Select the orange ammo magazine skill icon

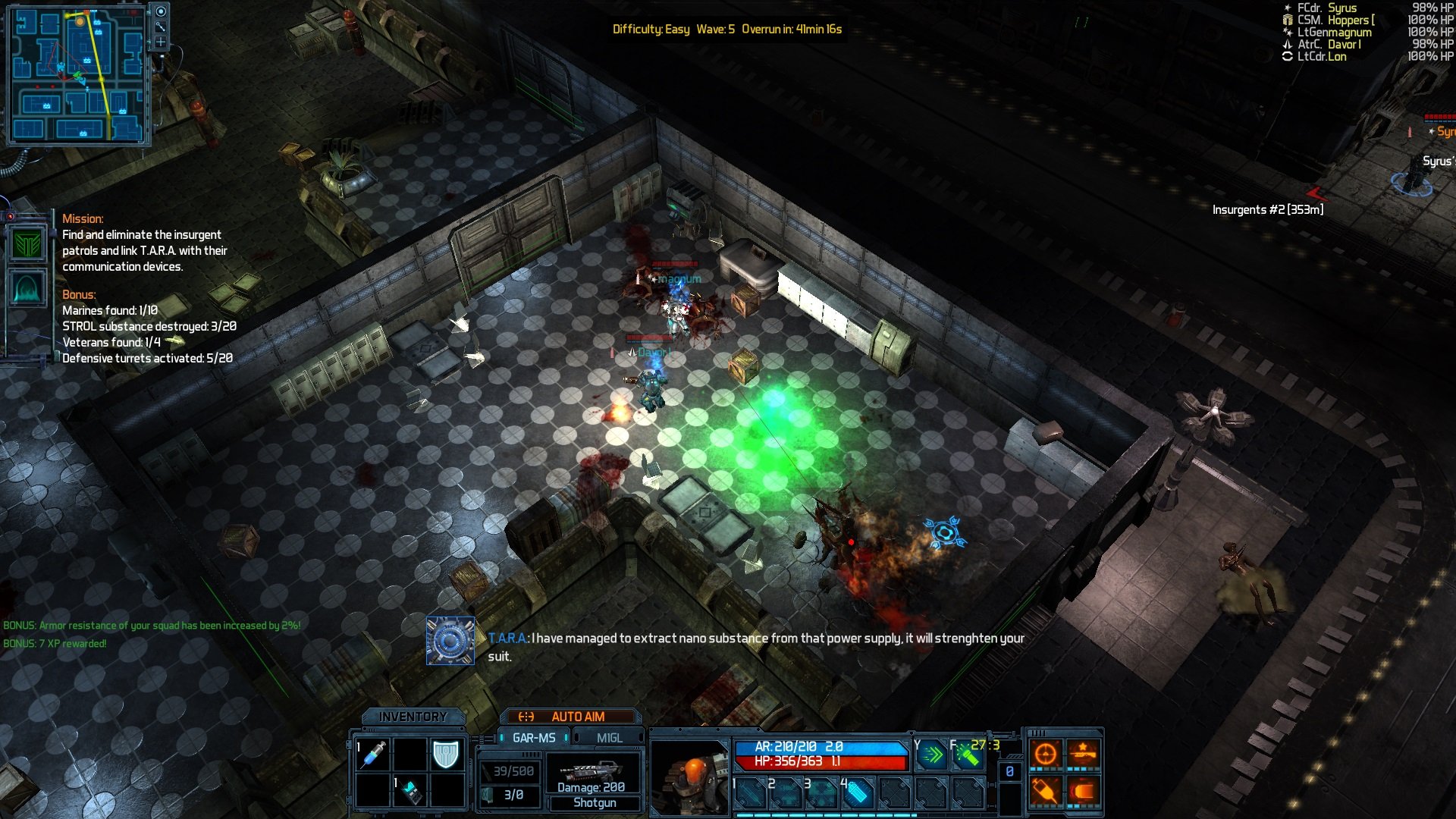(x=1083, y=791)
